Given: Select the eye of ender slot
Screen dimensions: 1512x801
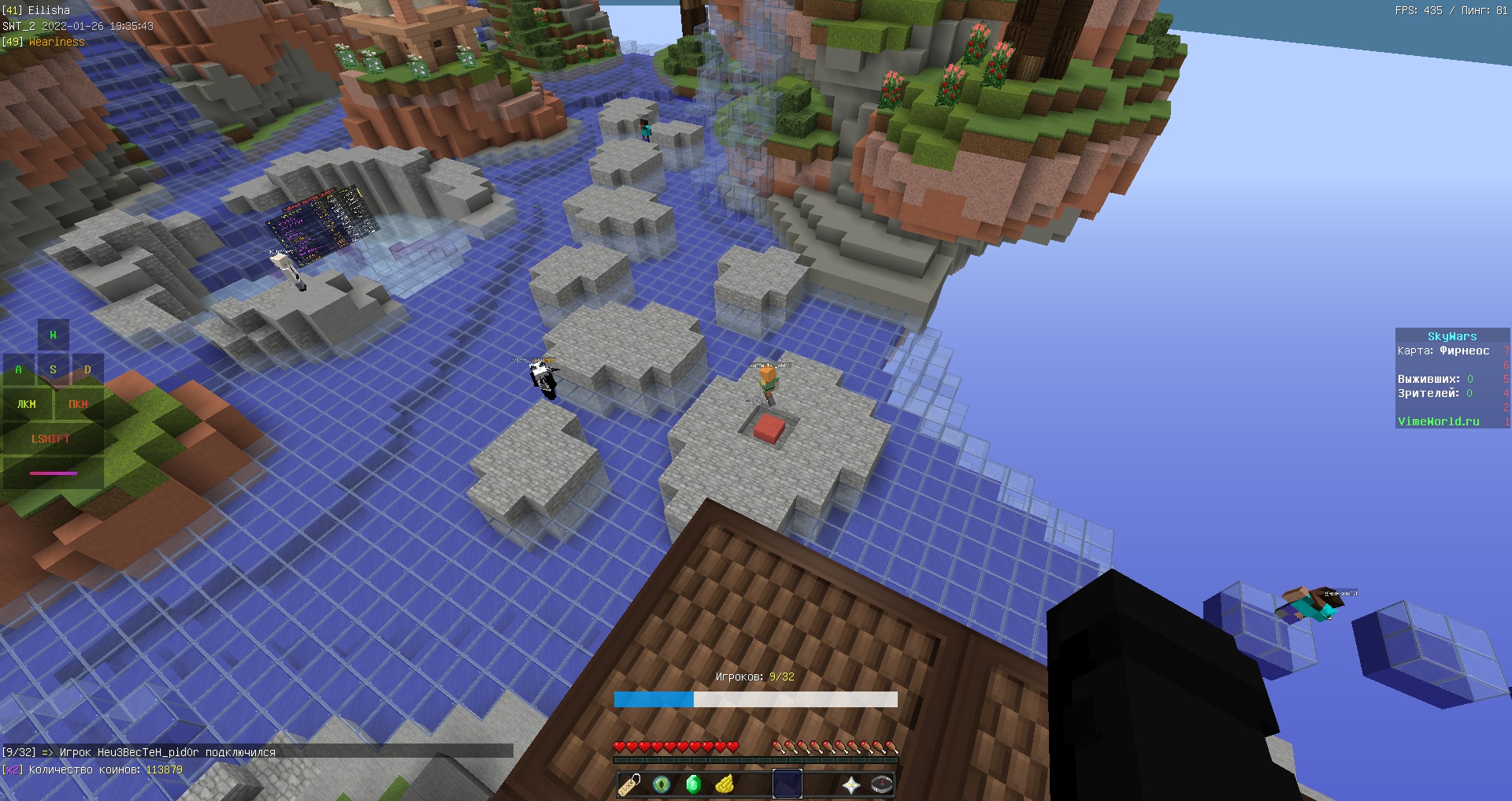Looking at the screenshot, I should coord(661,784).
